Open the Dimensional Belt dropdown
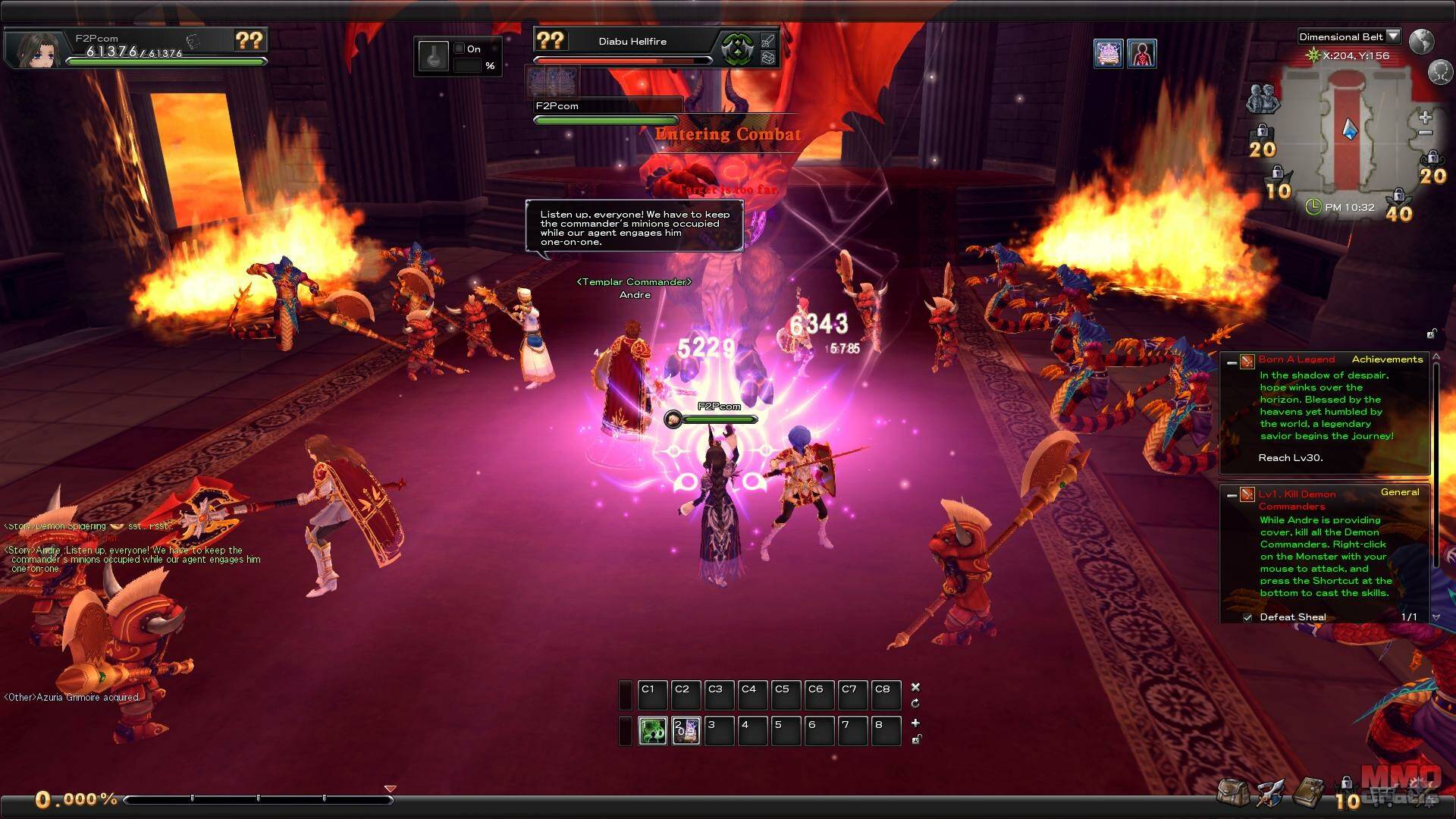The image size is (1456, 819). (x=1392, y=36)
